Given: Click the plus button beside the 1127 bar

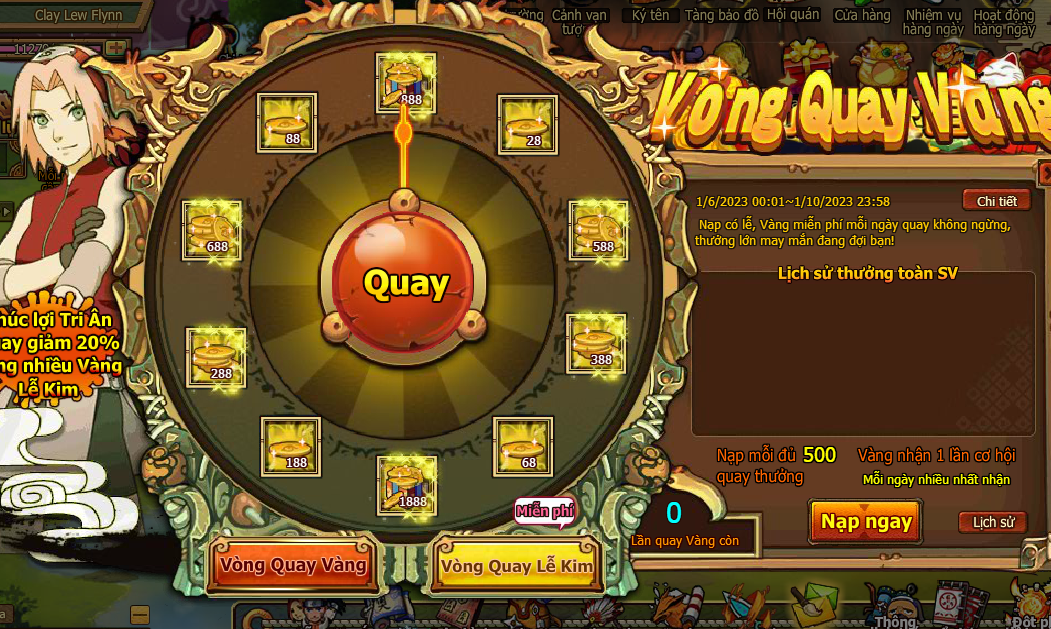Looking at the screenshot, I should pos(116,48).
